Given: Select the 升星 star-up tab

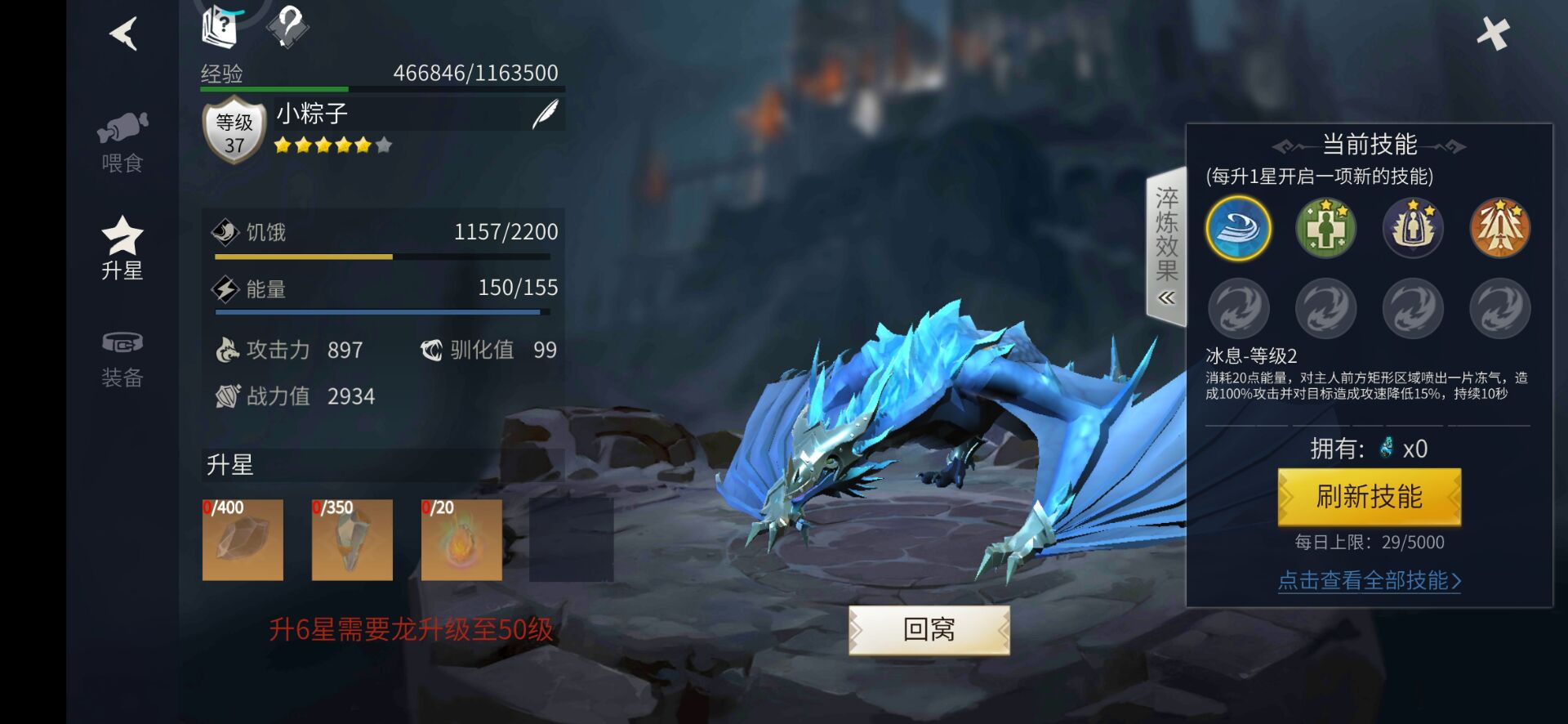Looking at the screenshot, I should point(122,248).
